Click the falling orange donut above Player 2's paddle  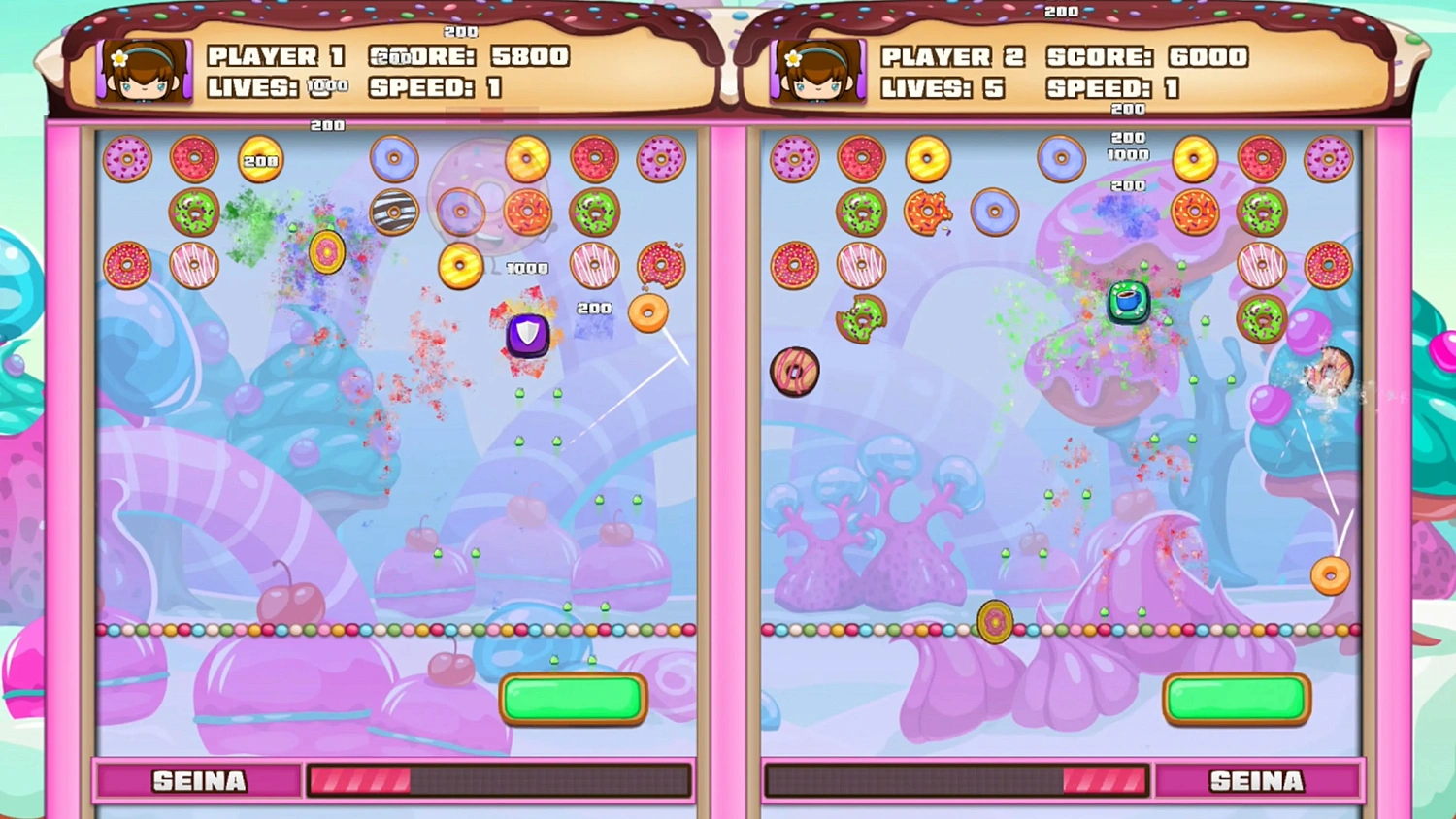click(1330, 575)
